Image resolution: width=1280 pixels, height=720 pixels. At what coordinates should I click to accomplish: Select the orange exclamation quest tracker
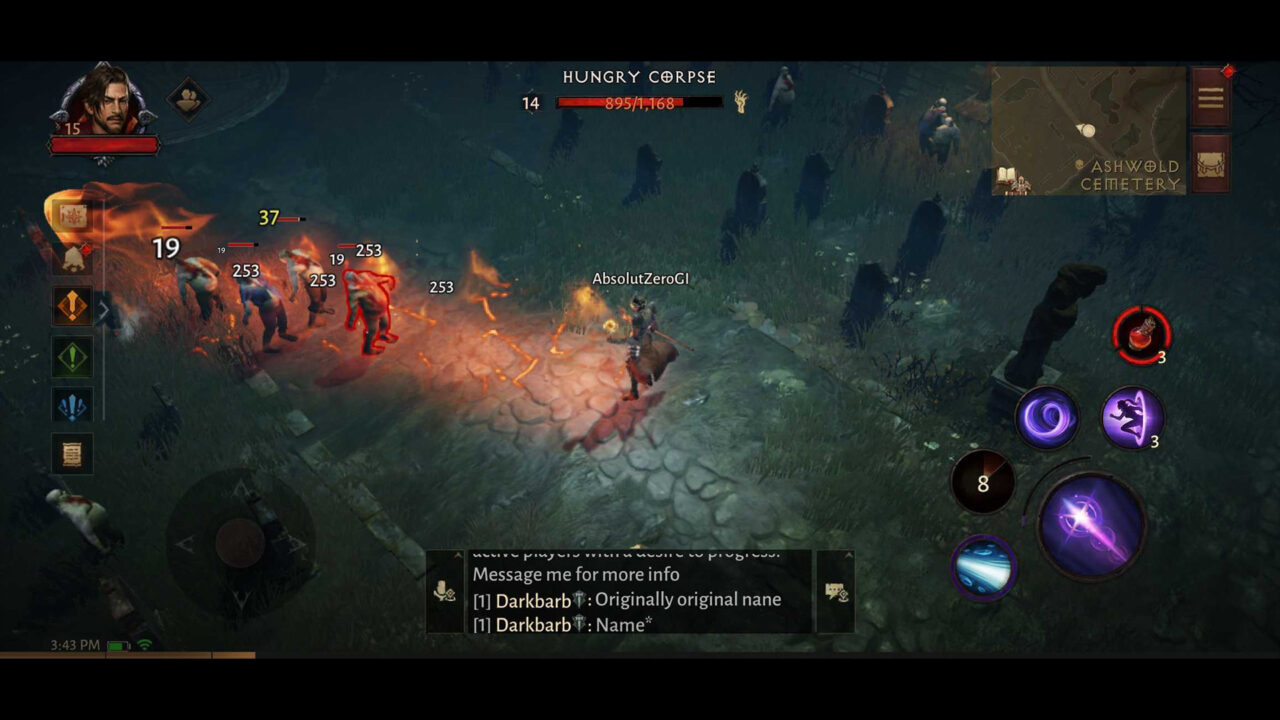point(72,307)
